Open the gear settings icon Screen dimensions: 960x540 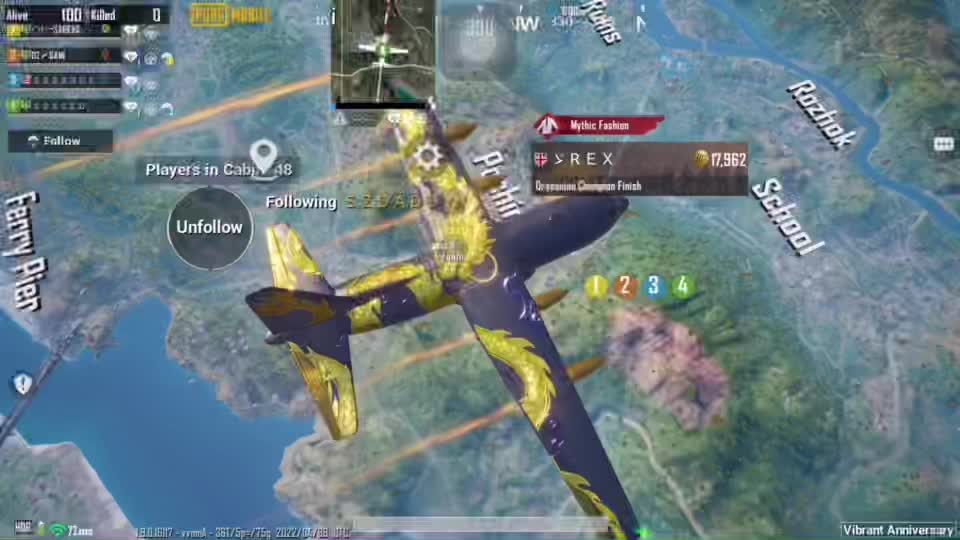430,155
